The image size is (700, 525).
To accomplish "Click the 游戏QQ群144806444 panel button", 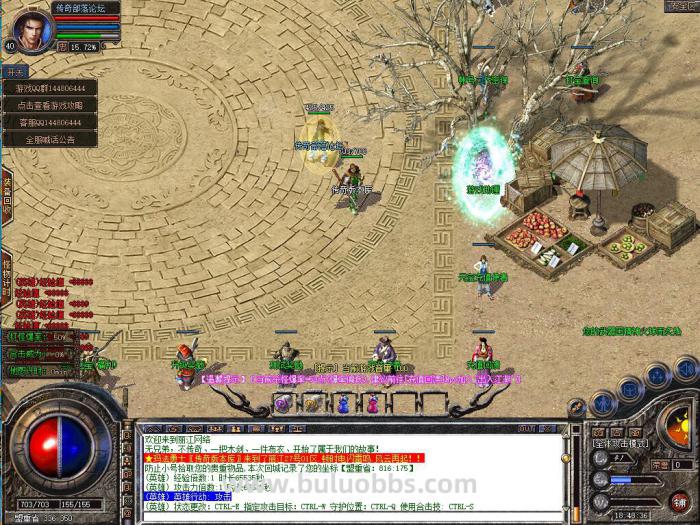I will [49, 88].
